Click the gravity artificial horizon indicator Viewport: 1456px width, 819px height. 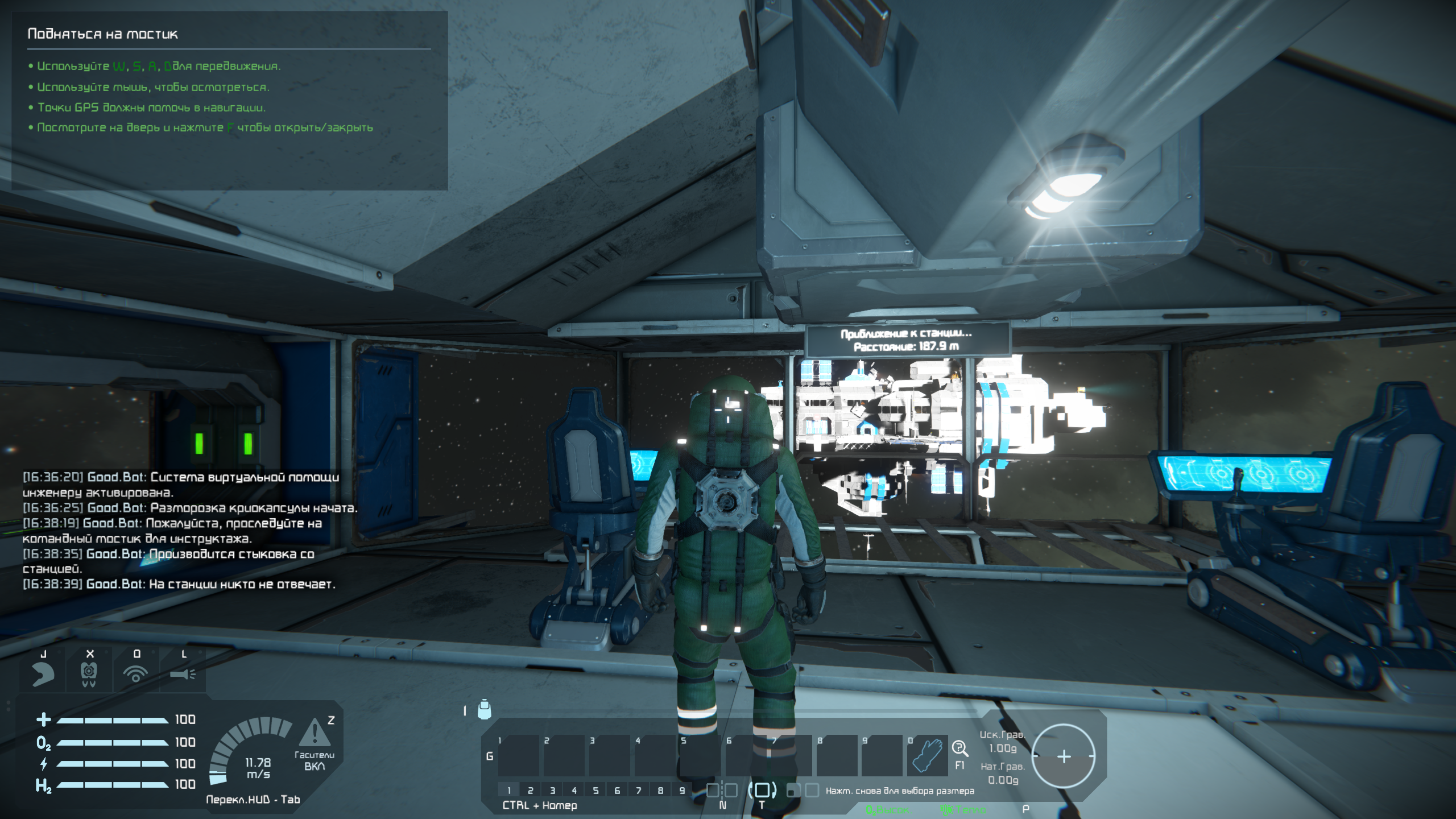[1063, 756]
